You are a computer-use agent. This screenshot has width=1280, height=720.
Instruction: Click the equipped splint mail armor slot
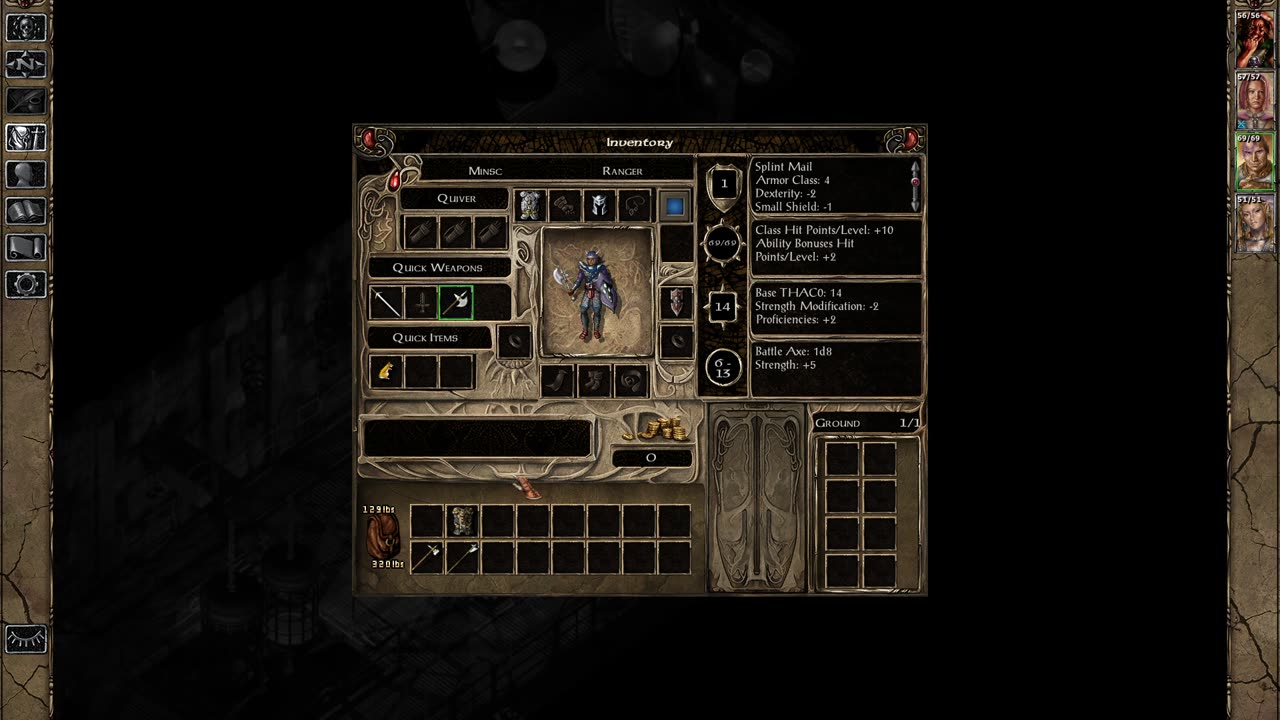click(x=530, y=206)
